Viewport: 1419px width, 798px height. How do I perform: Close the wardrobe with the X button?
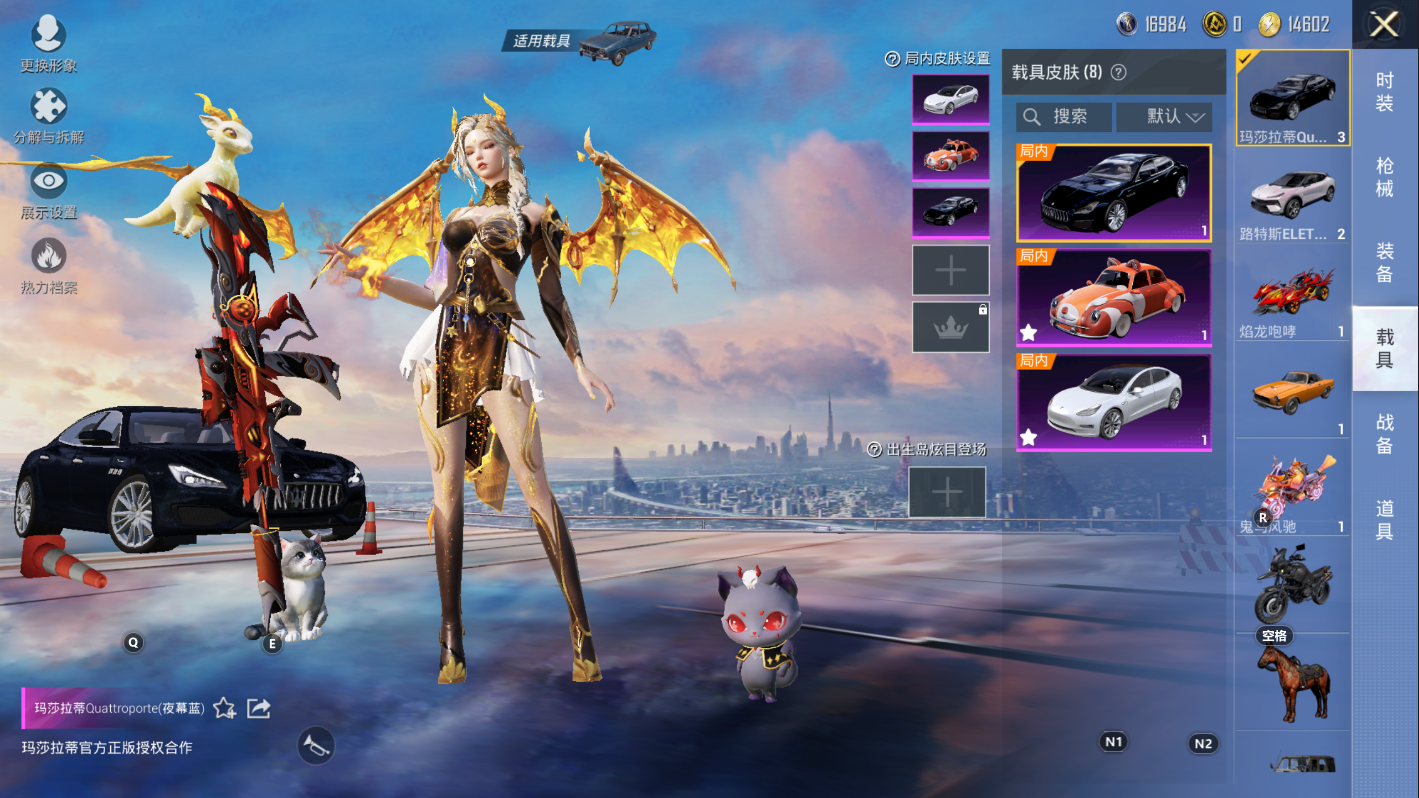pos(1384,24)
